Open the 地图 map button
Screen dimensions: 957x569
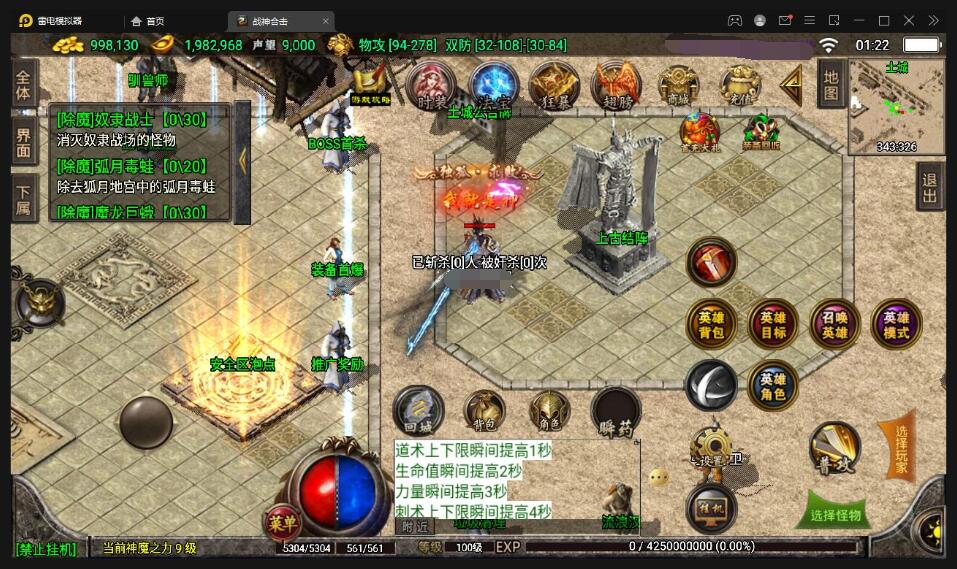pyautogui.click(x=831, y=82)
